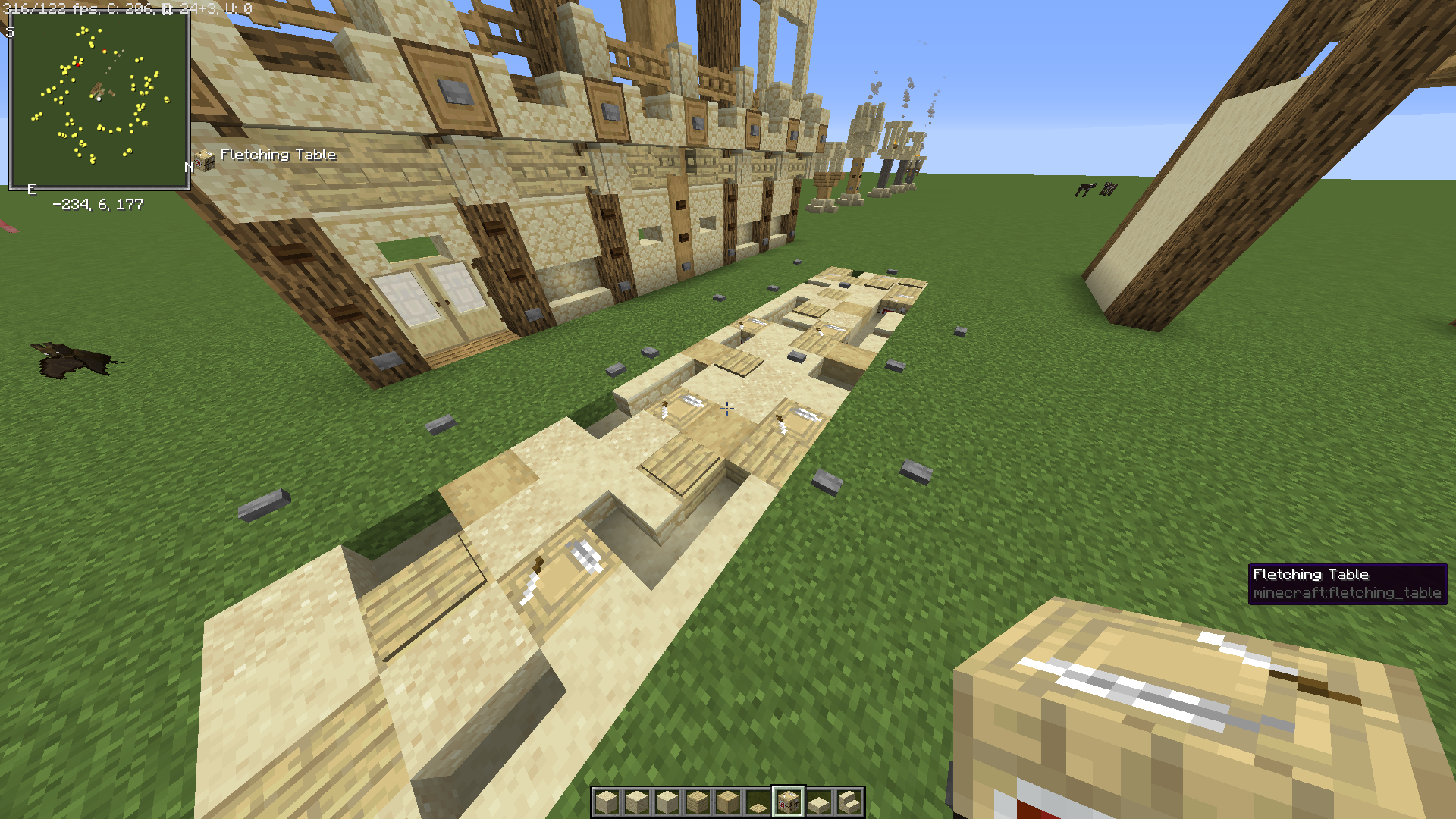Click the minecraft:fletching_table id text in the tooltip
The image size is (1456, 819).
1348,595
